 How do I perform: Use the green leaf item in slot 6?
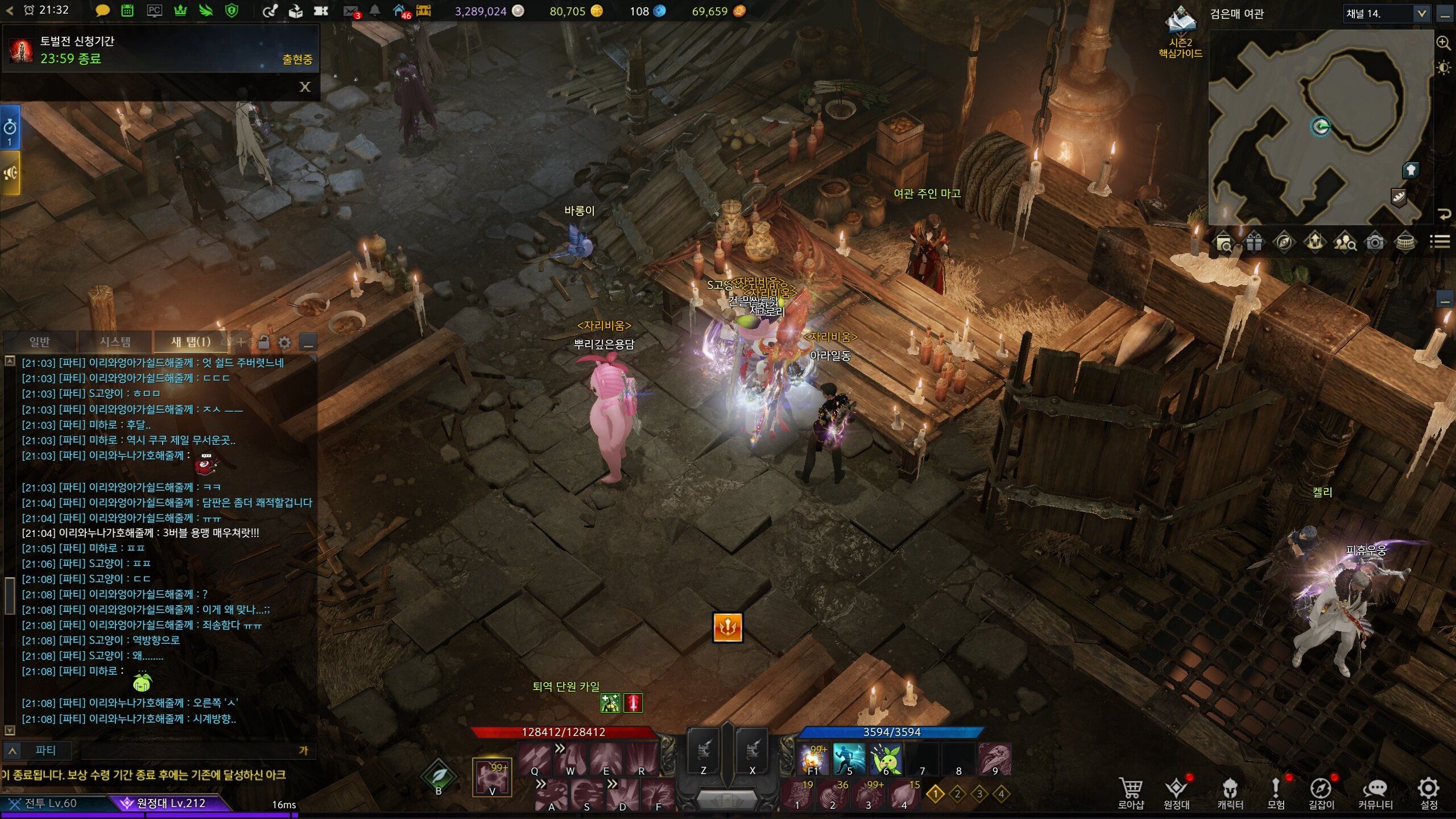coord(886,759)
